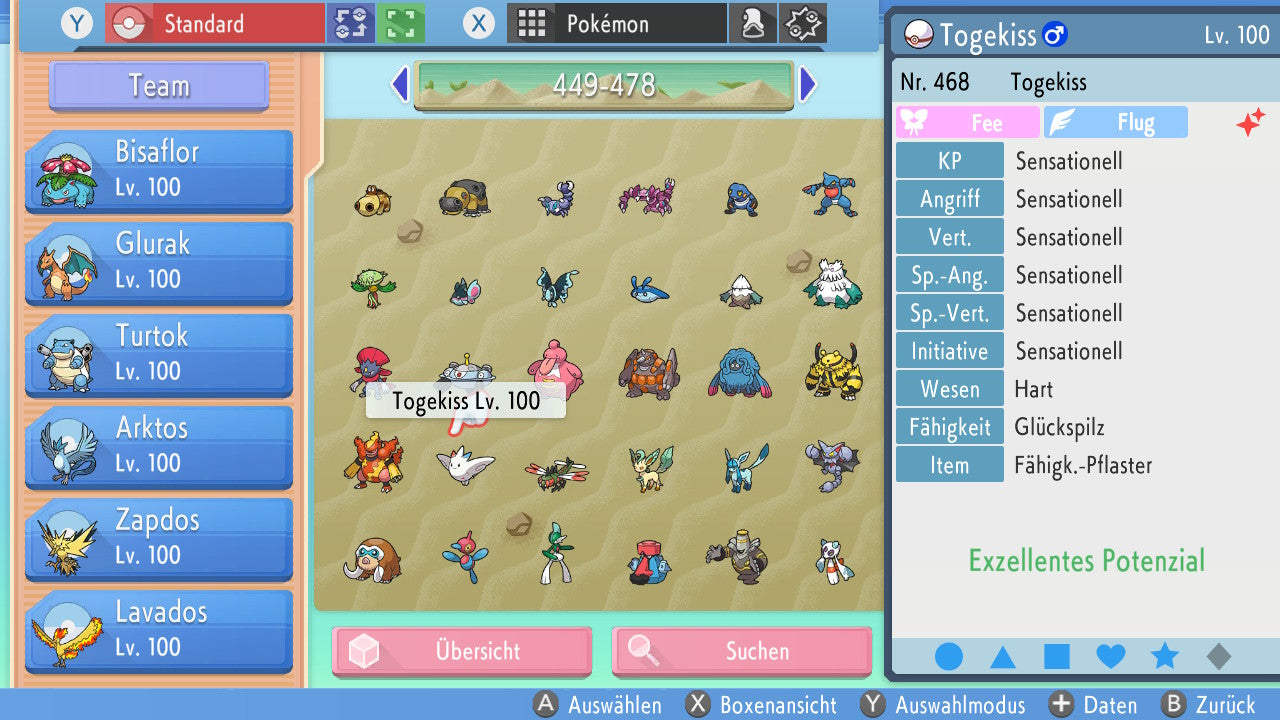Select the Togekiss sprite in the box
This screenshot has height=720, width=1280.
[x=465, y=465]
